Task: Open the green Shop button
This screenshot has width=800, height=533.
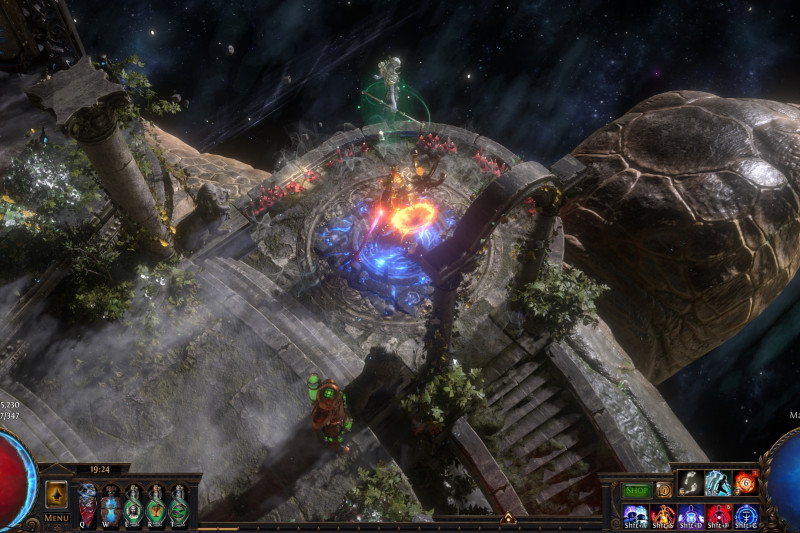Action: click(x=636, y=490)
